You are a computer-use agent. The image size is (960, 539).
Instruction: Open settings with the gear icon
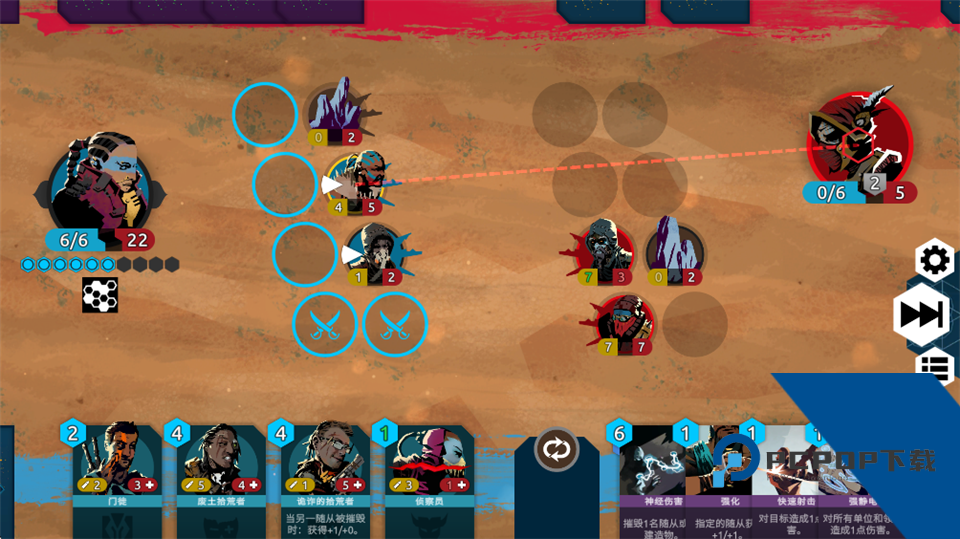[x=934, y=262]
